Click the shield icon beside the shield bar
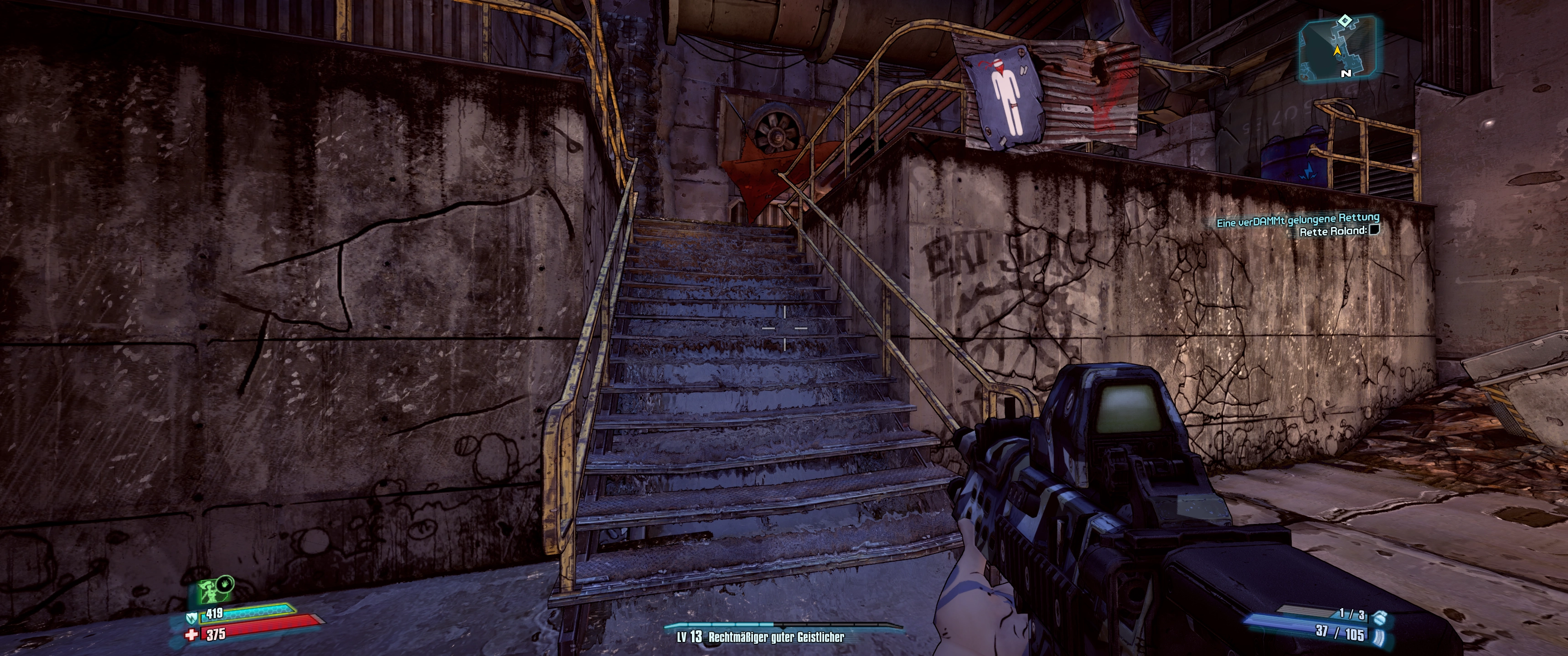The image size is (1568, 656). (x=191, y=618)
